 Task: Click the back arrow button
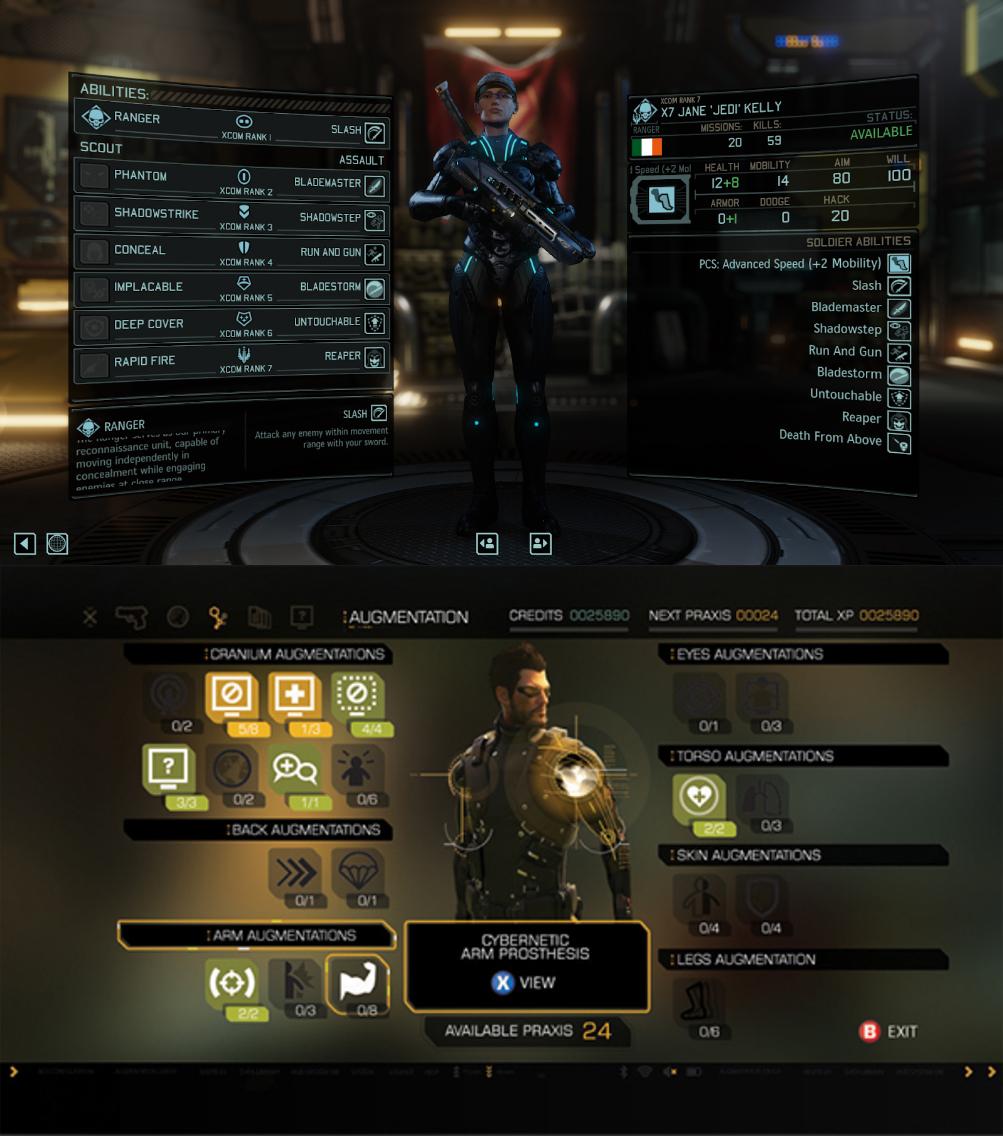pyautogui.click(x=25, y=543)
